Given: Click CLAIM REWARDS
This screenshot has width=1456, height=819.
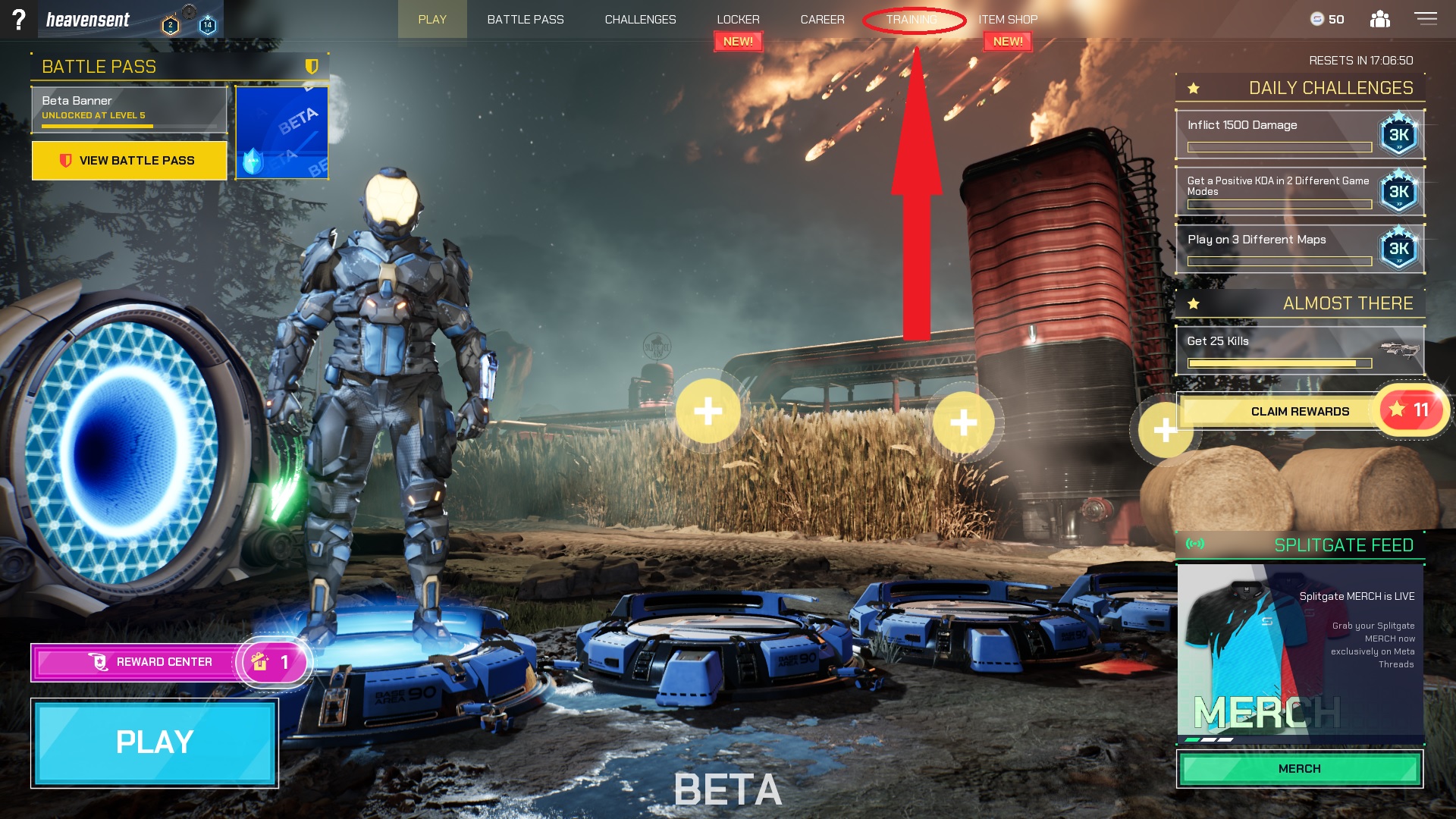Looking at the screenshot, I should (x=1300, y=410).
